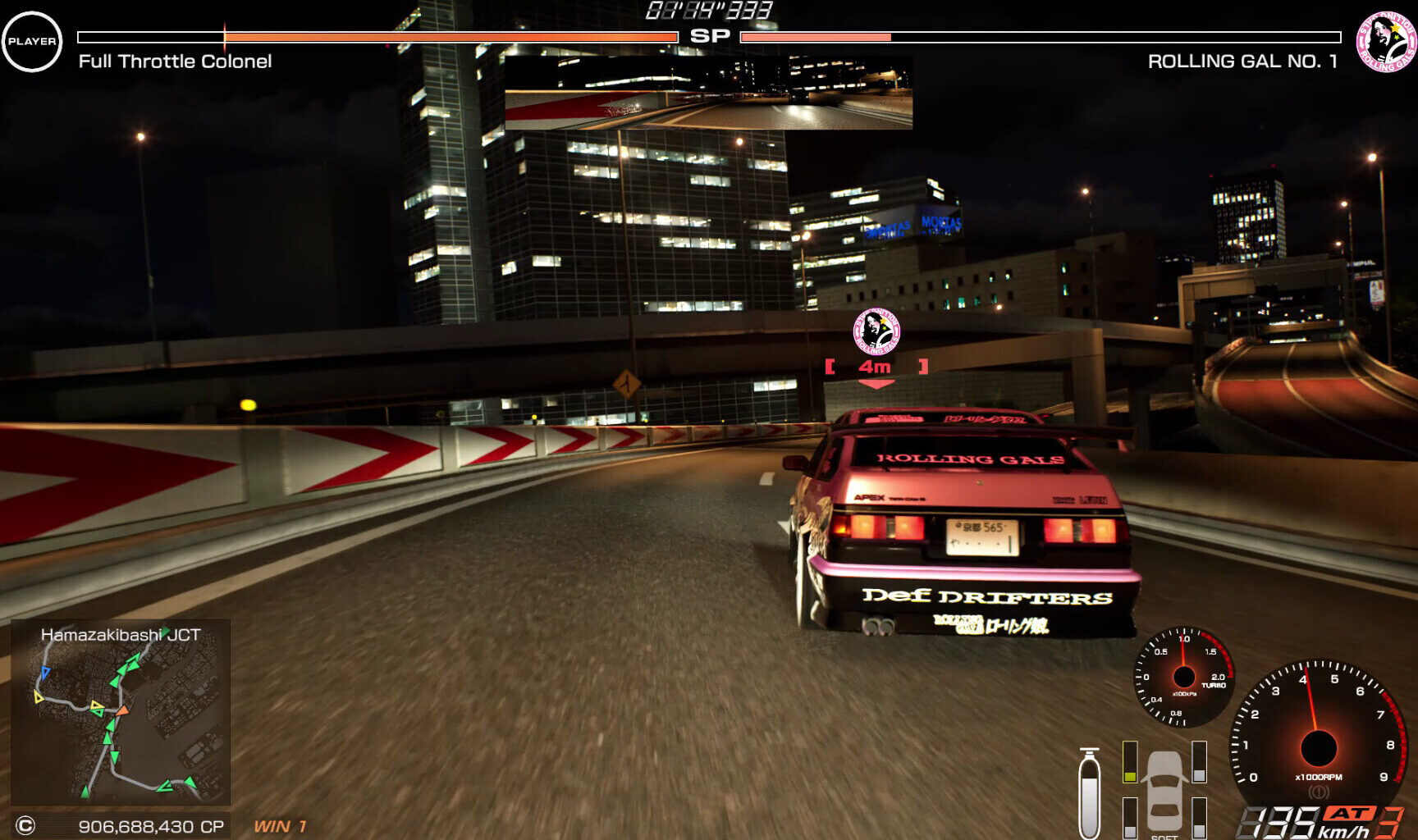Click the tire condition car diagram
The image size is (1418, 840).
click(x=1164, y=791)
